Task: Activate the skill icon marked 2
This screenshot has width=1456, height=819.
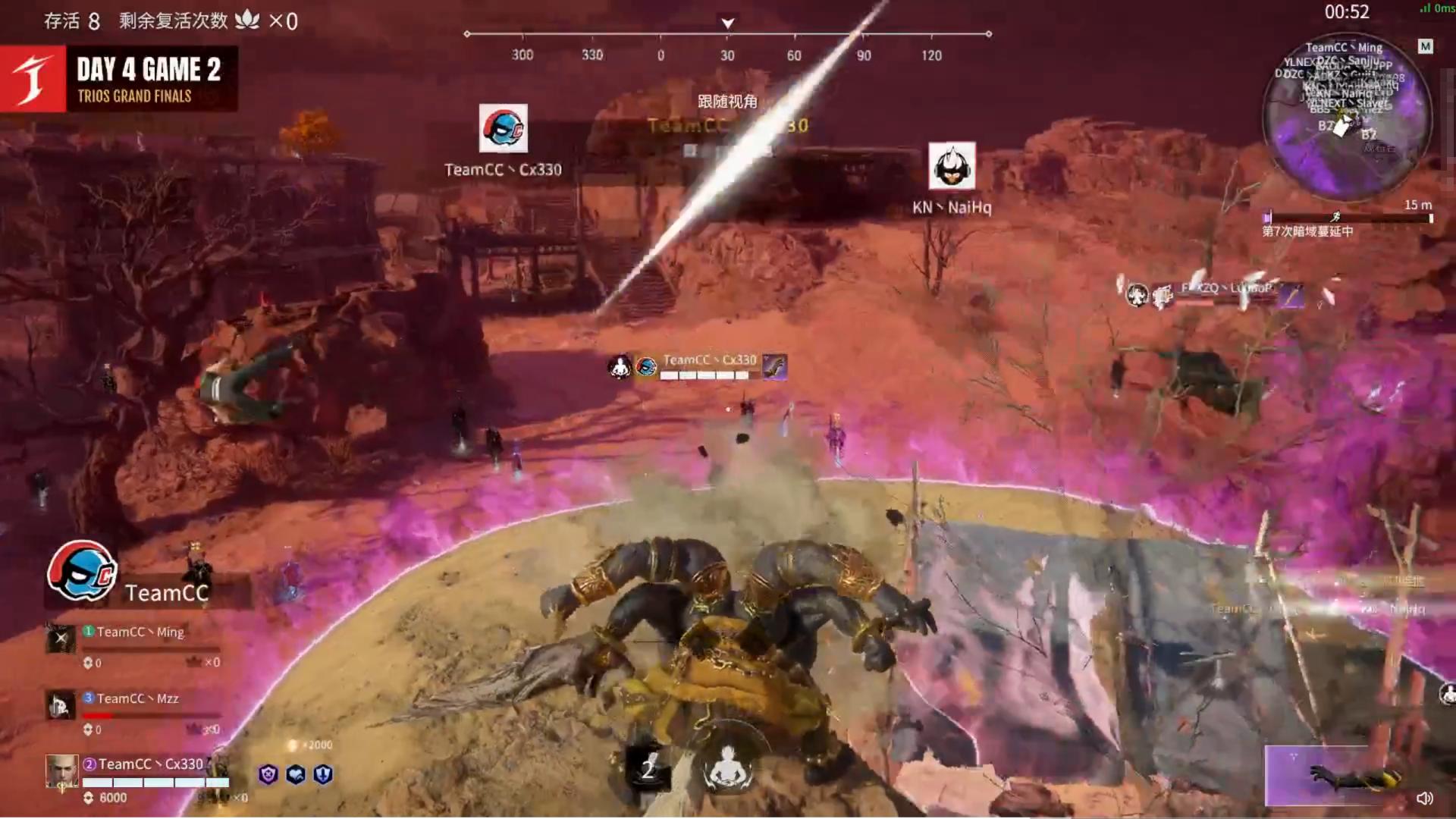Action: [x=647, y=769]
